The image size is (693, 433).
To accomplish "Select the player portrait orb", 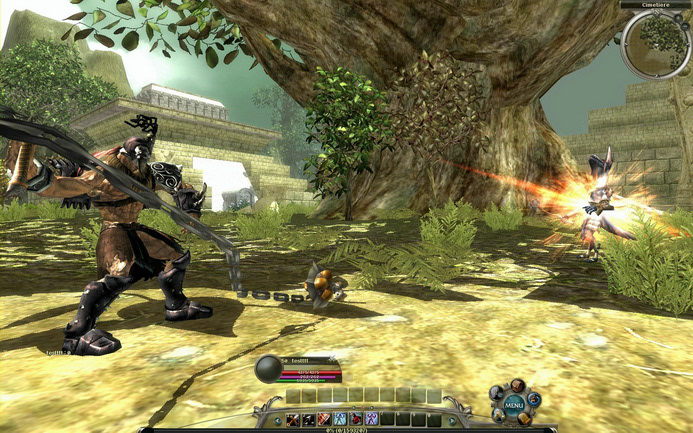I will click(270, 369).
